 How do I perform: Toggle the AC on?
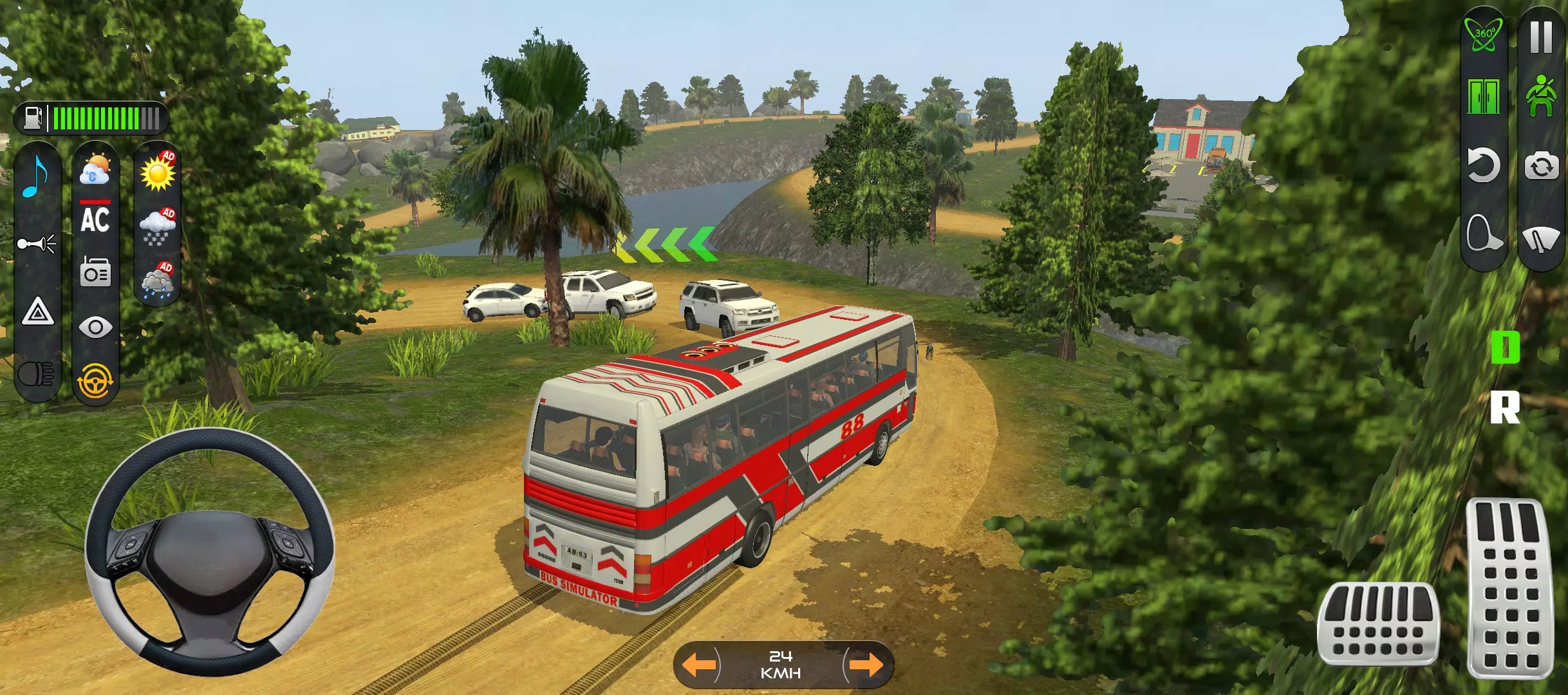coord(95,219)
